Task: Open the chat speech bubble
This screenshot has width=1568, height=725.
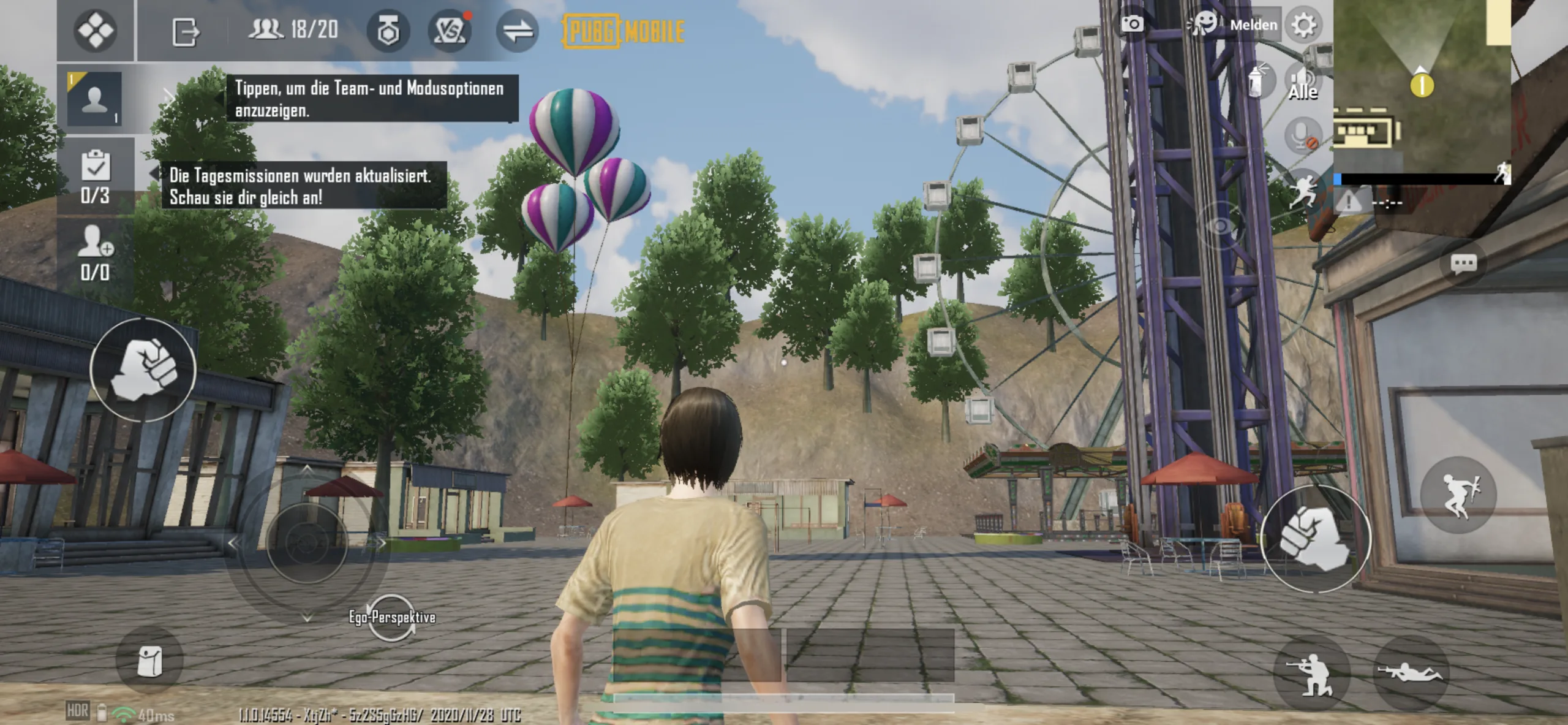Action: [1463, 264]
